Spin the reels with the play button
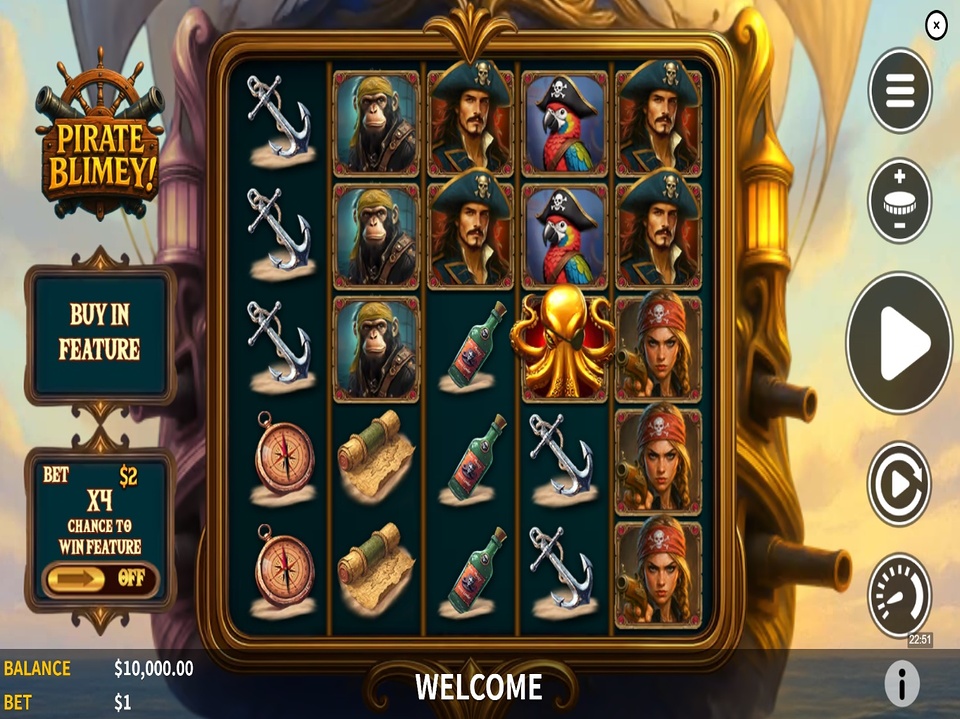Viewport: 960px width, 719px height. tap(899, 342)
